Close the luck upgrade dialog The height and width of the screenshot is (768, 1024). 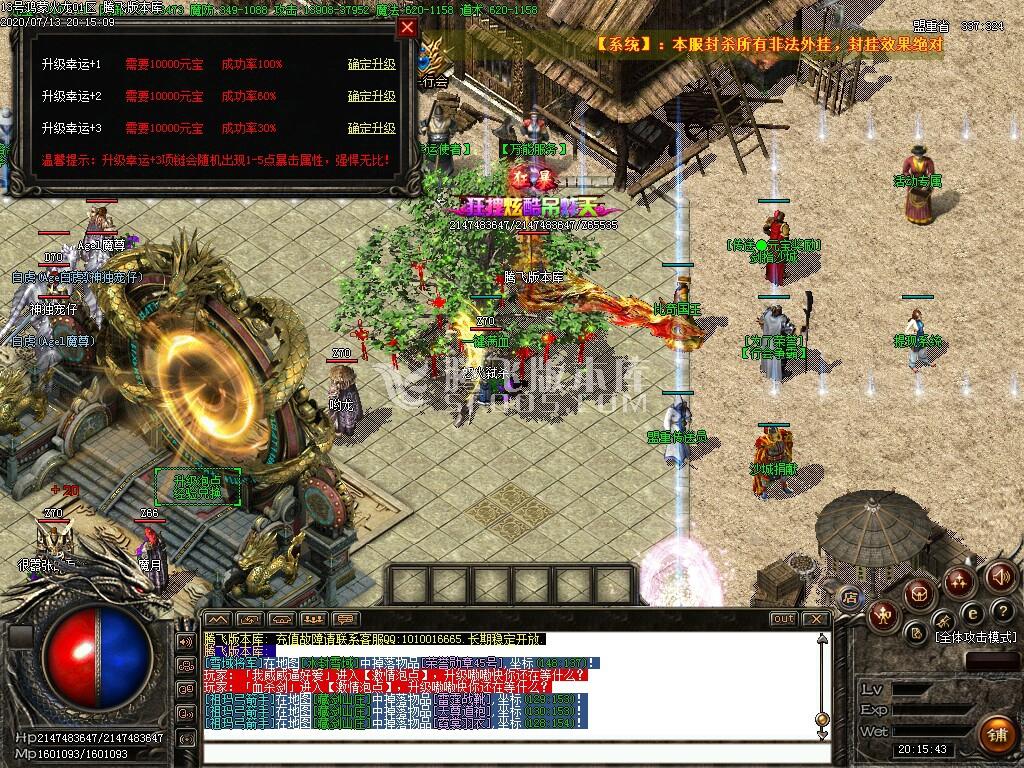(407, 28)
